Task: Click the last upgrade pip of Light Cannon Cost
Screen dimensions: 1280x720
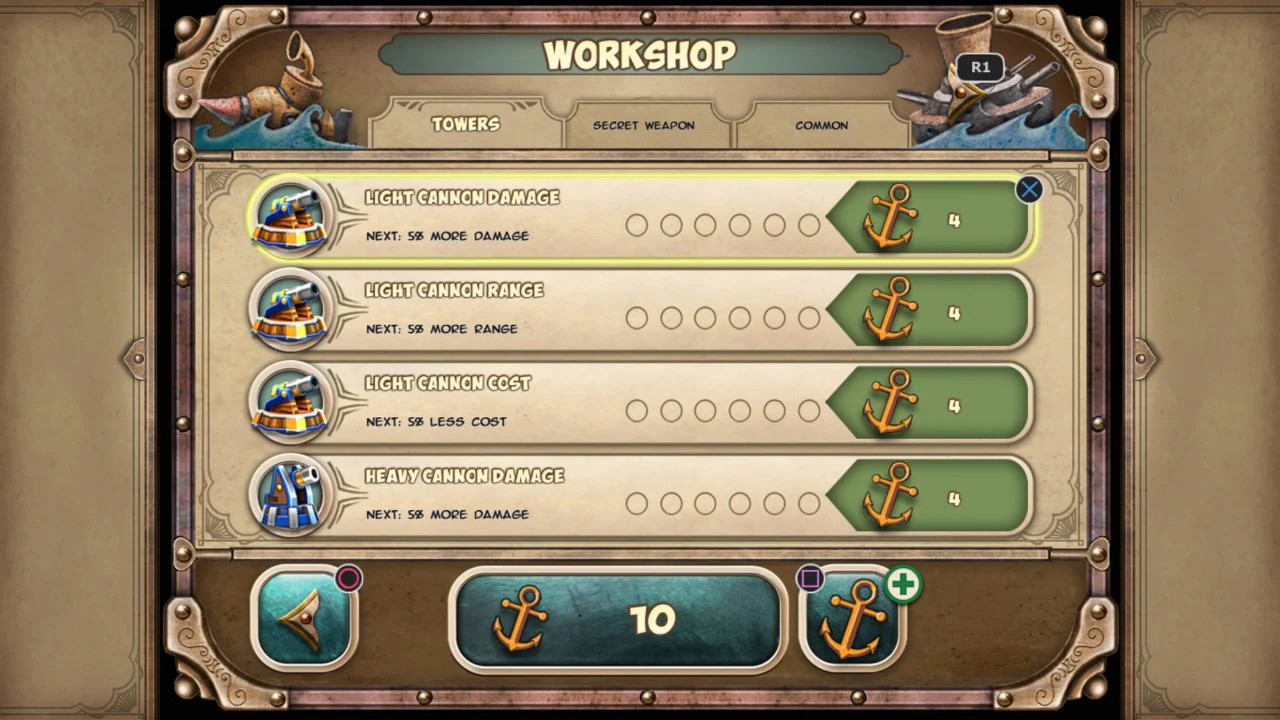Action: [808, 411]
